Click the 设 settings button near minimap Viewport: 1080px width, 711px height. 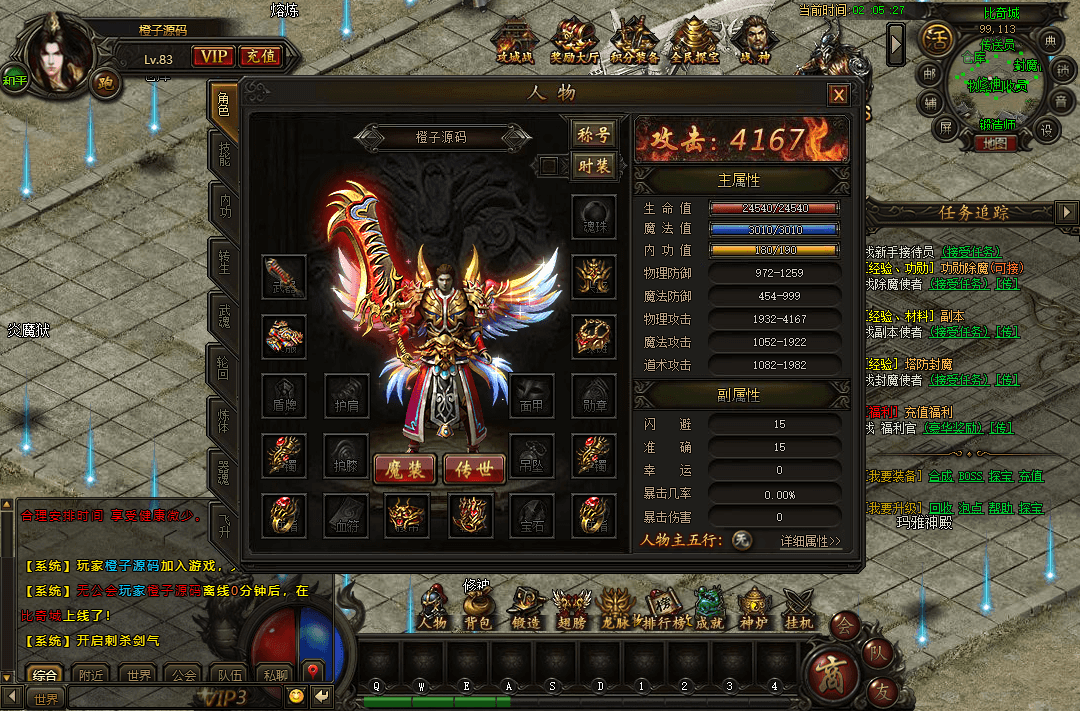coord(1046,129)
